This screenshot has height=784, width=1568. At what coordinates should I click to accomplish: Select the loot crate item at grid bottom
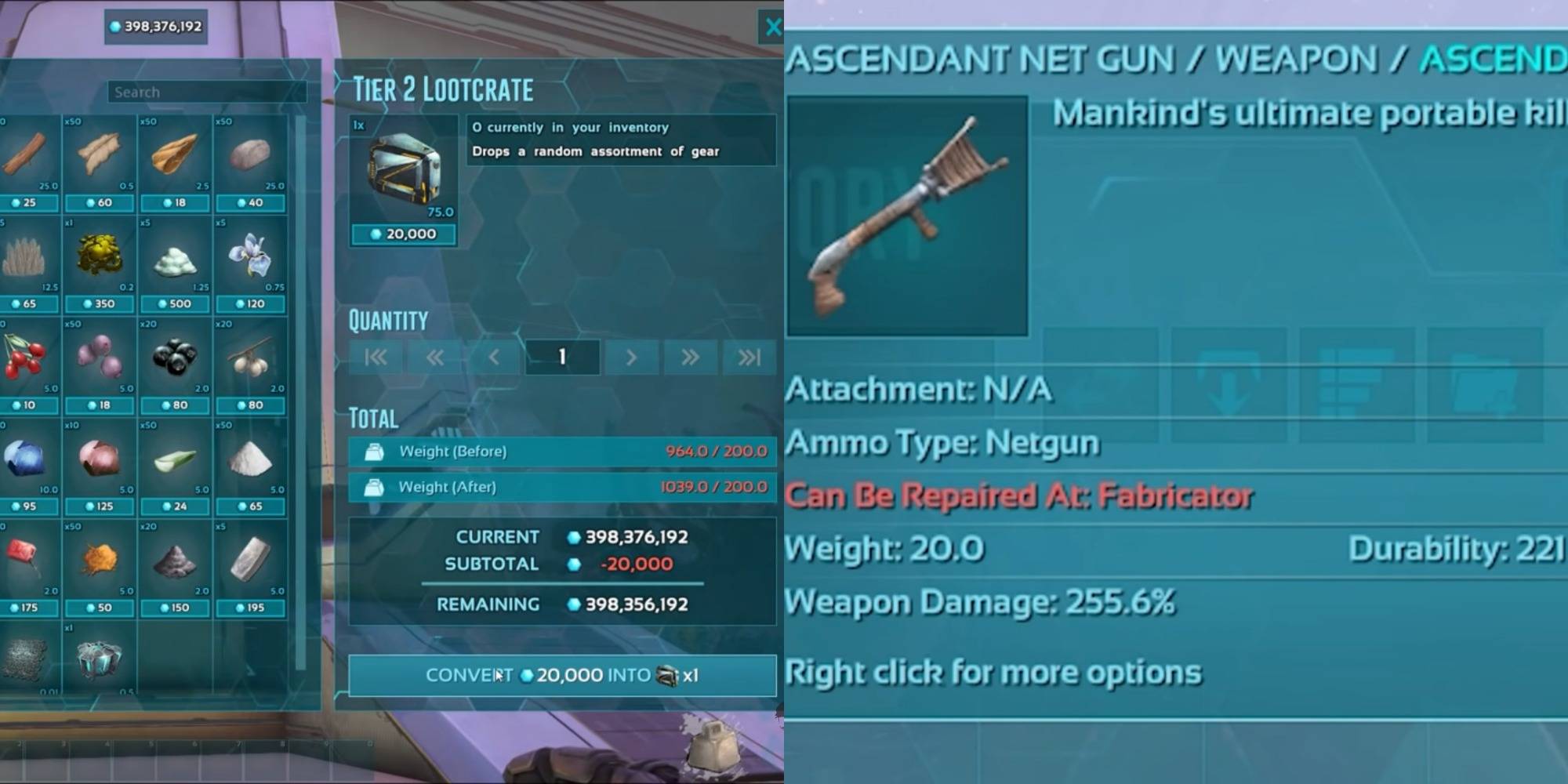(100, 659)
